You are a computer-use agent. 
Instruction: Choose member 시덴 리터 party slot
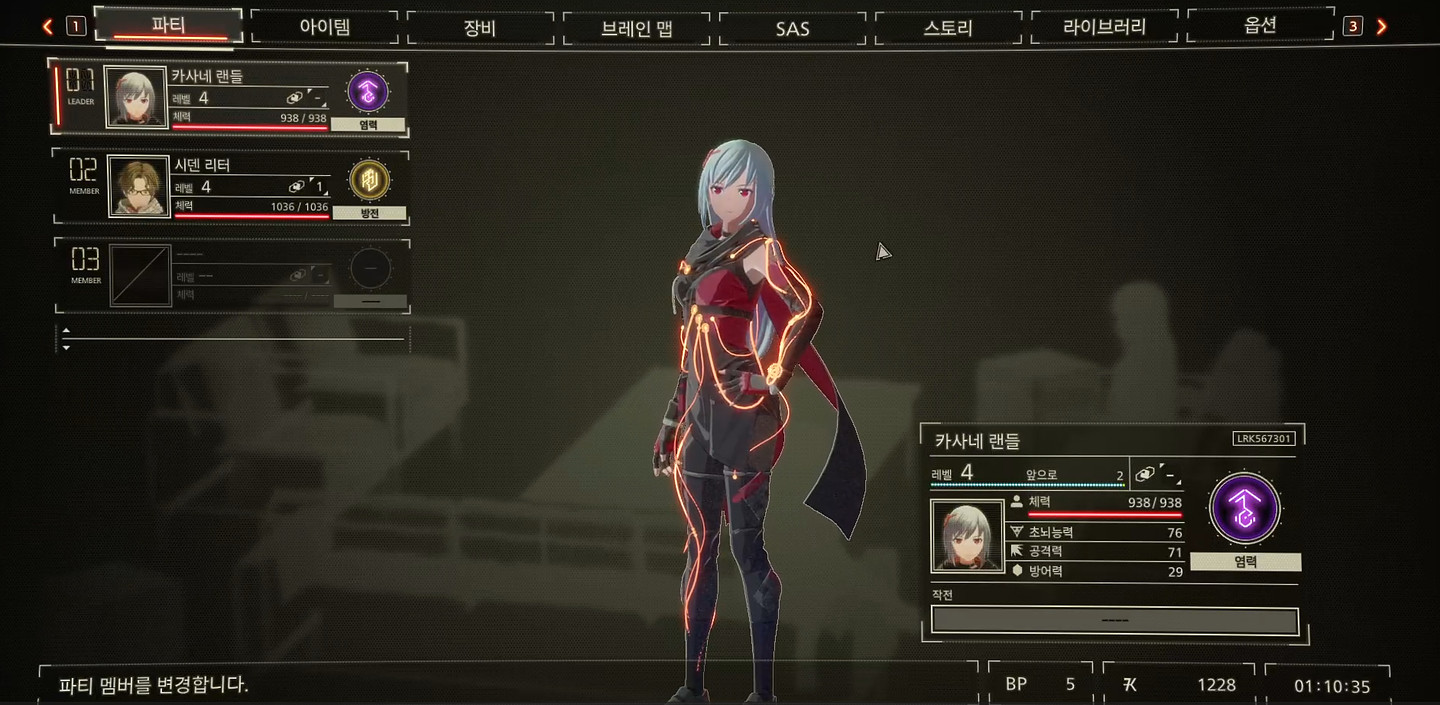tap(230, 186)
